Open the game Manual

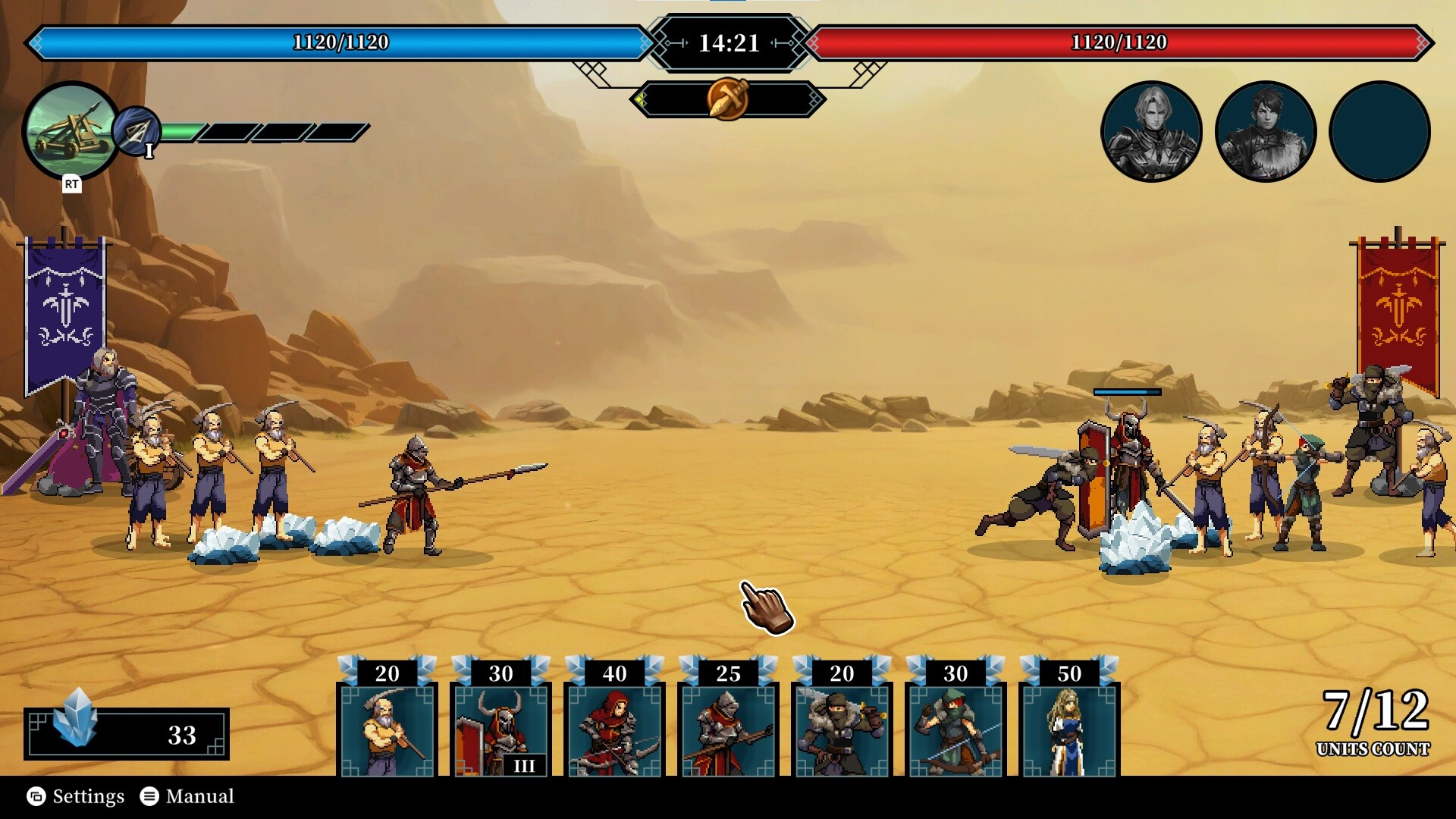point(188,796)
